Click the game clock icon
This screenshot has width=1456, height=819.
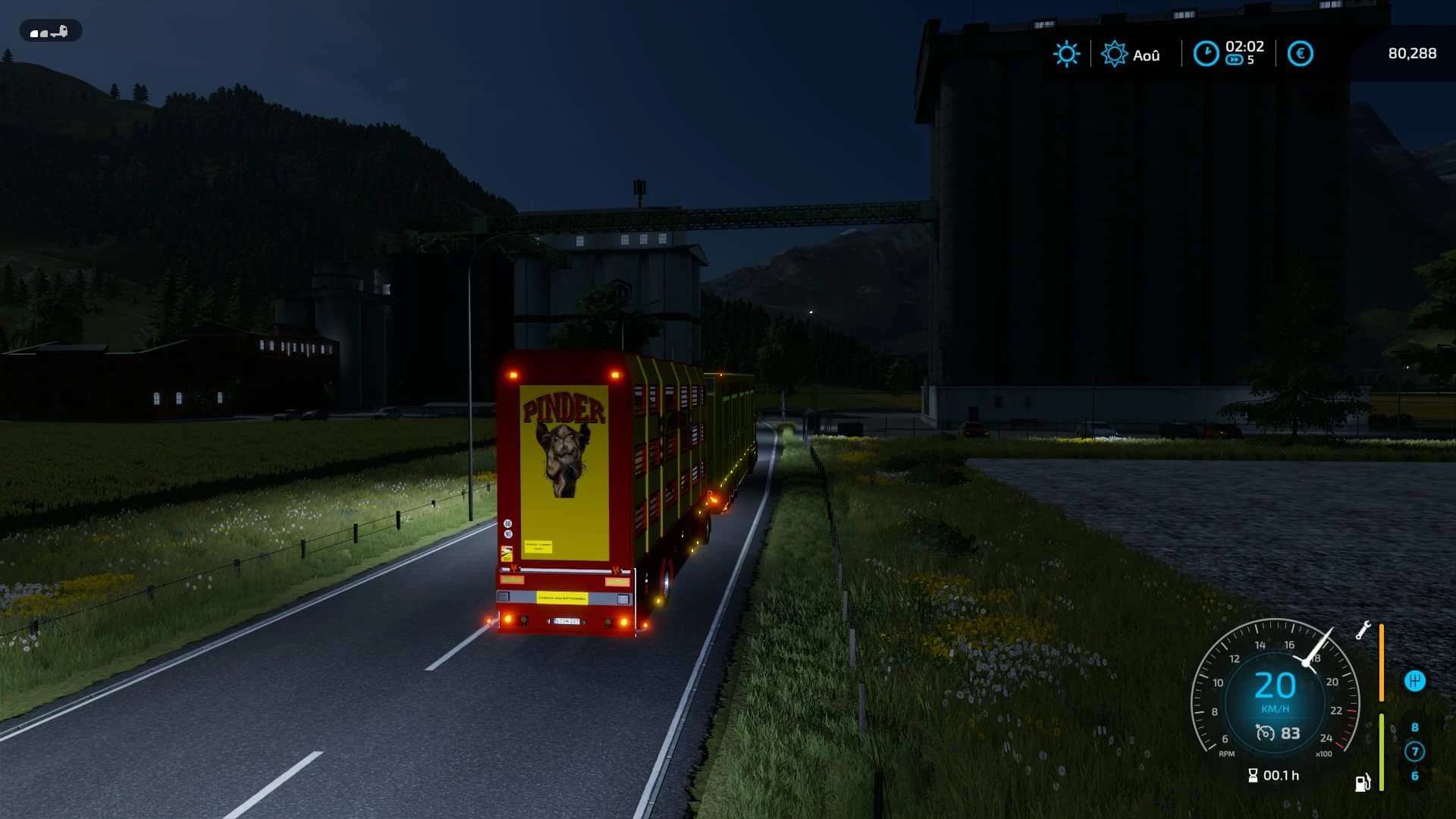1206,54
